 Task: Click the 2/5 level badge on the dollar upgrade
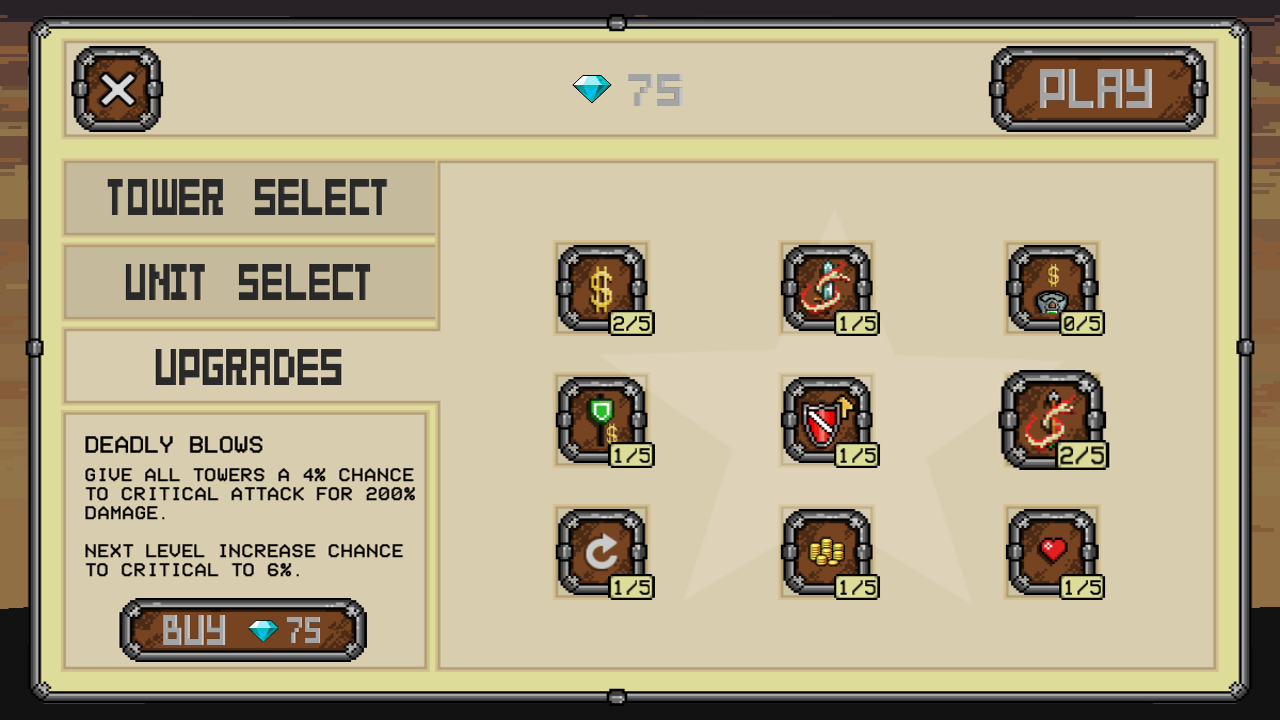pyautogui.click(x=630, y=322)
